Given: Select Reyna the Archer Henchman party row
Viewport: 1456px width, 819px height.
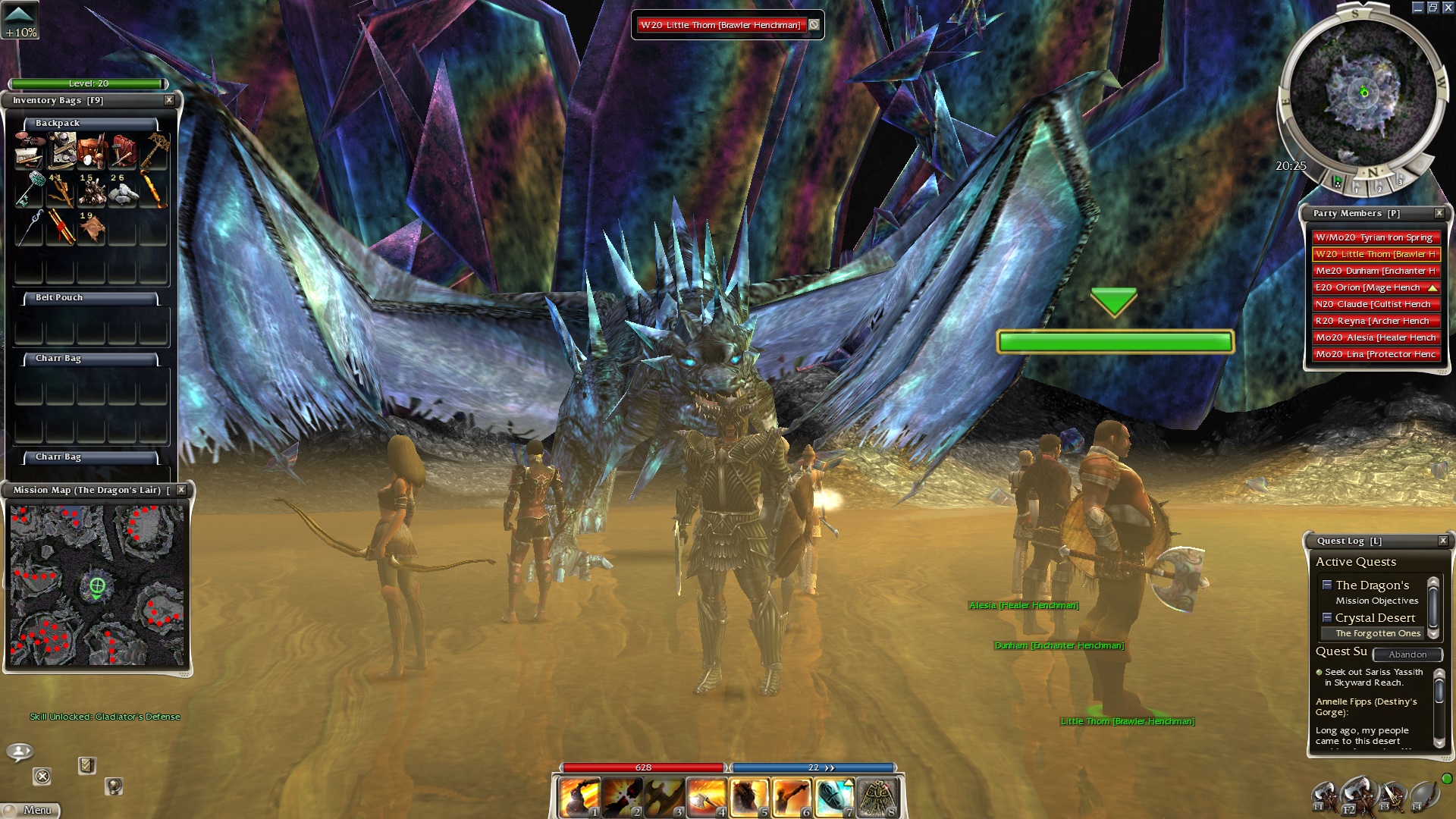Looking at the screenshot, I should coord(1374,321).
